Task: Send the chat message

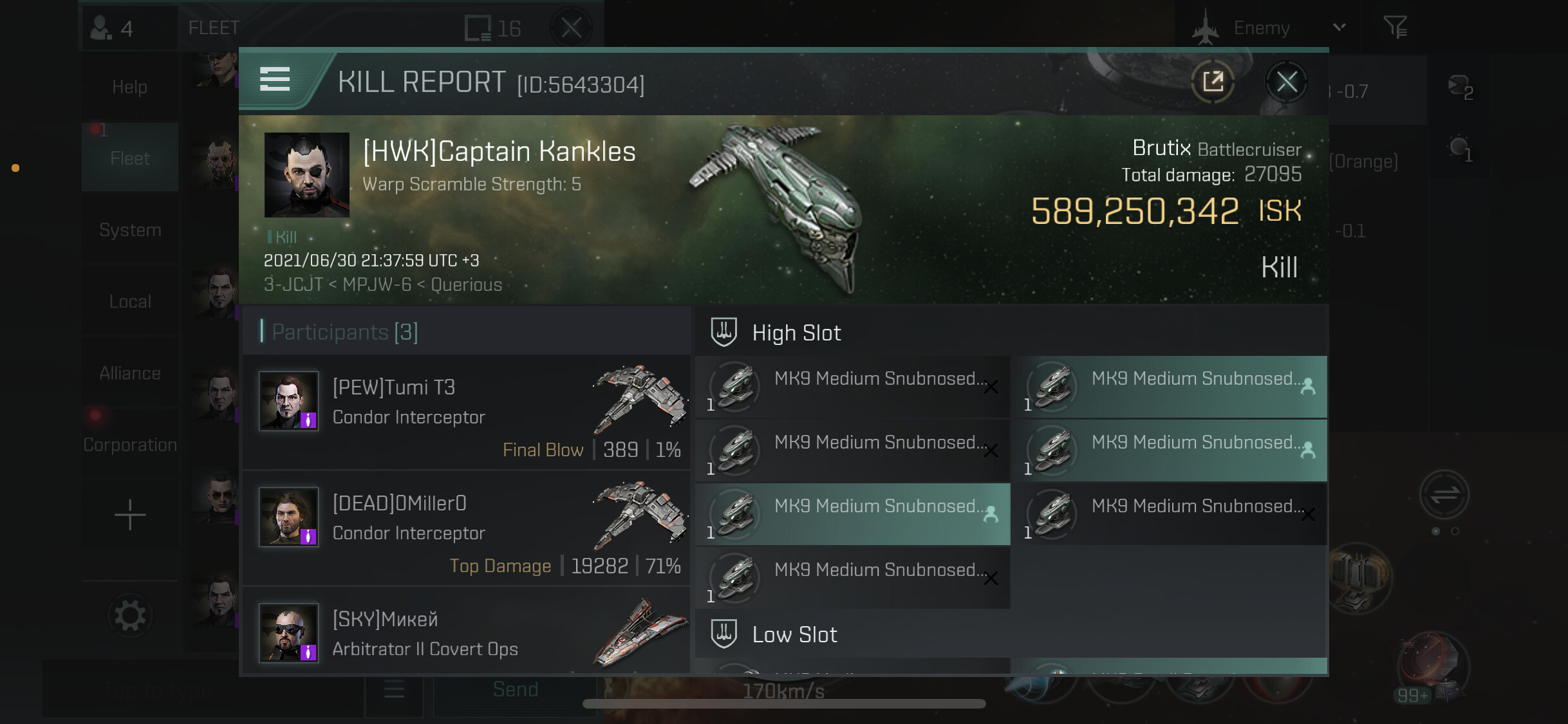Action: (x=515, y=690)
